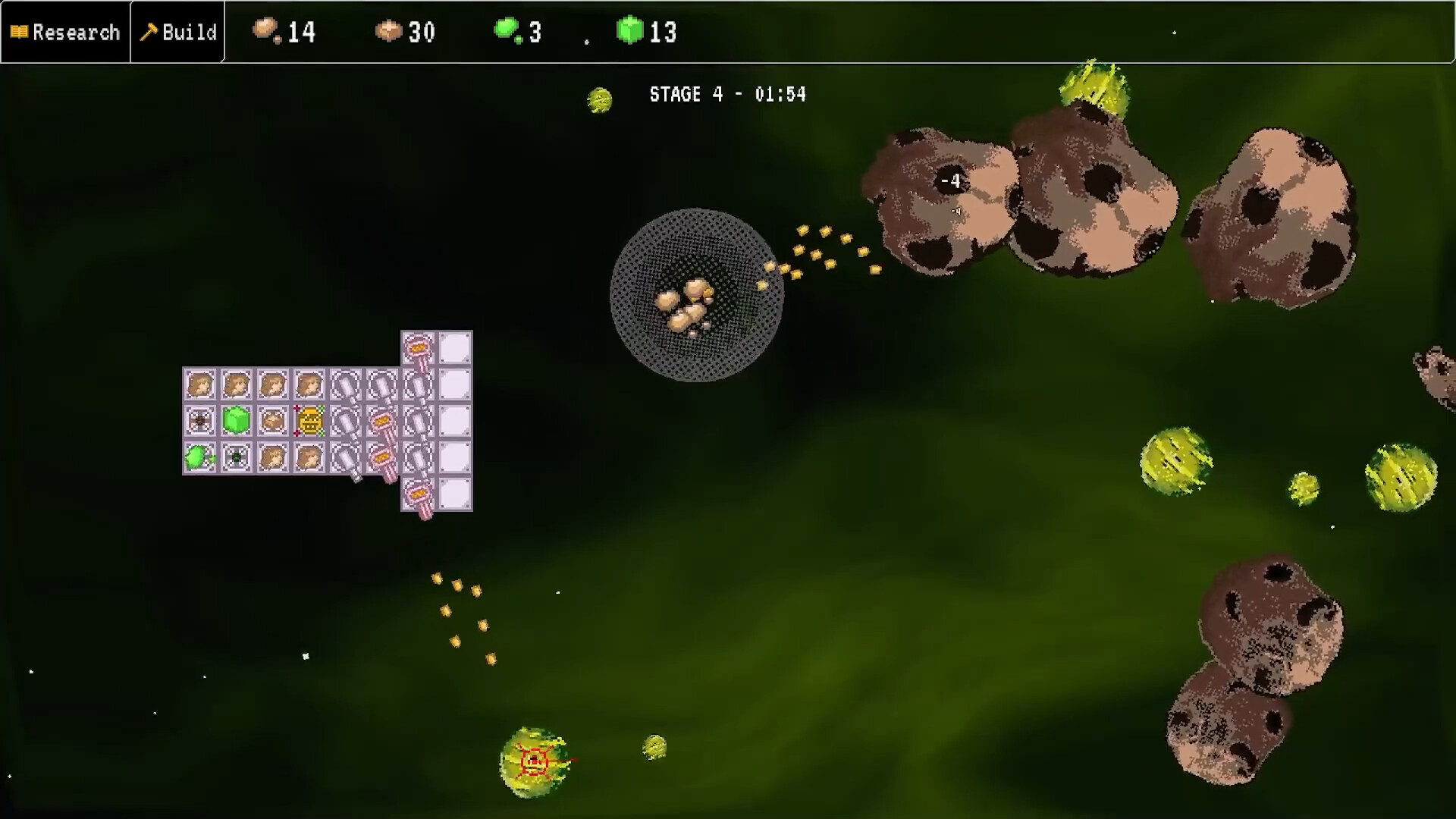Click the book icon beside Research

(x=20, y=32)
